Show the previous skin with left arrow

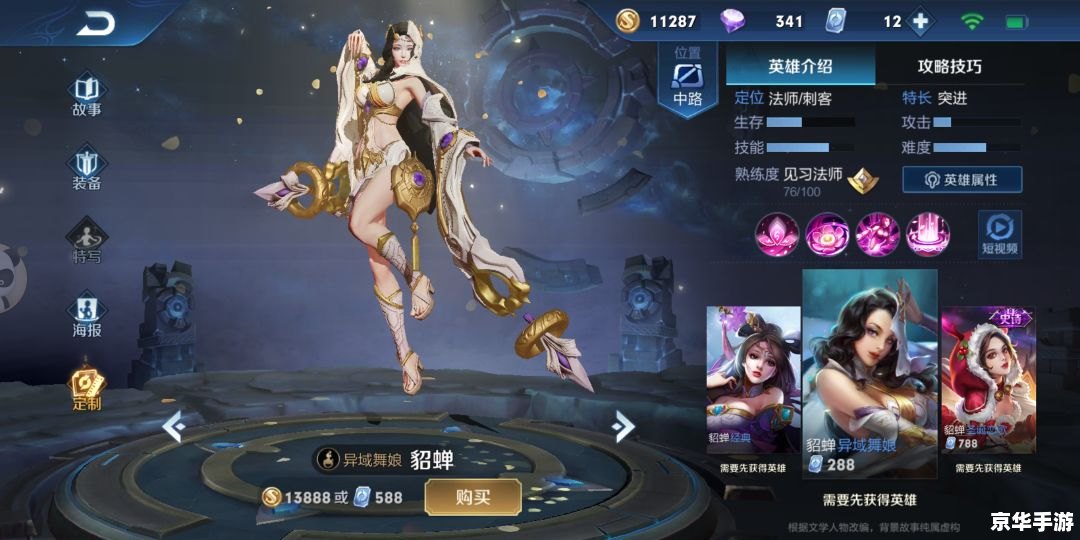173,427
